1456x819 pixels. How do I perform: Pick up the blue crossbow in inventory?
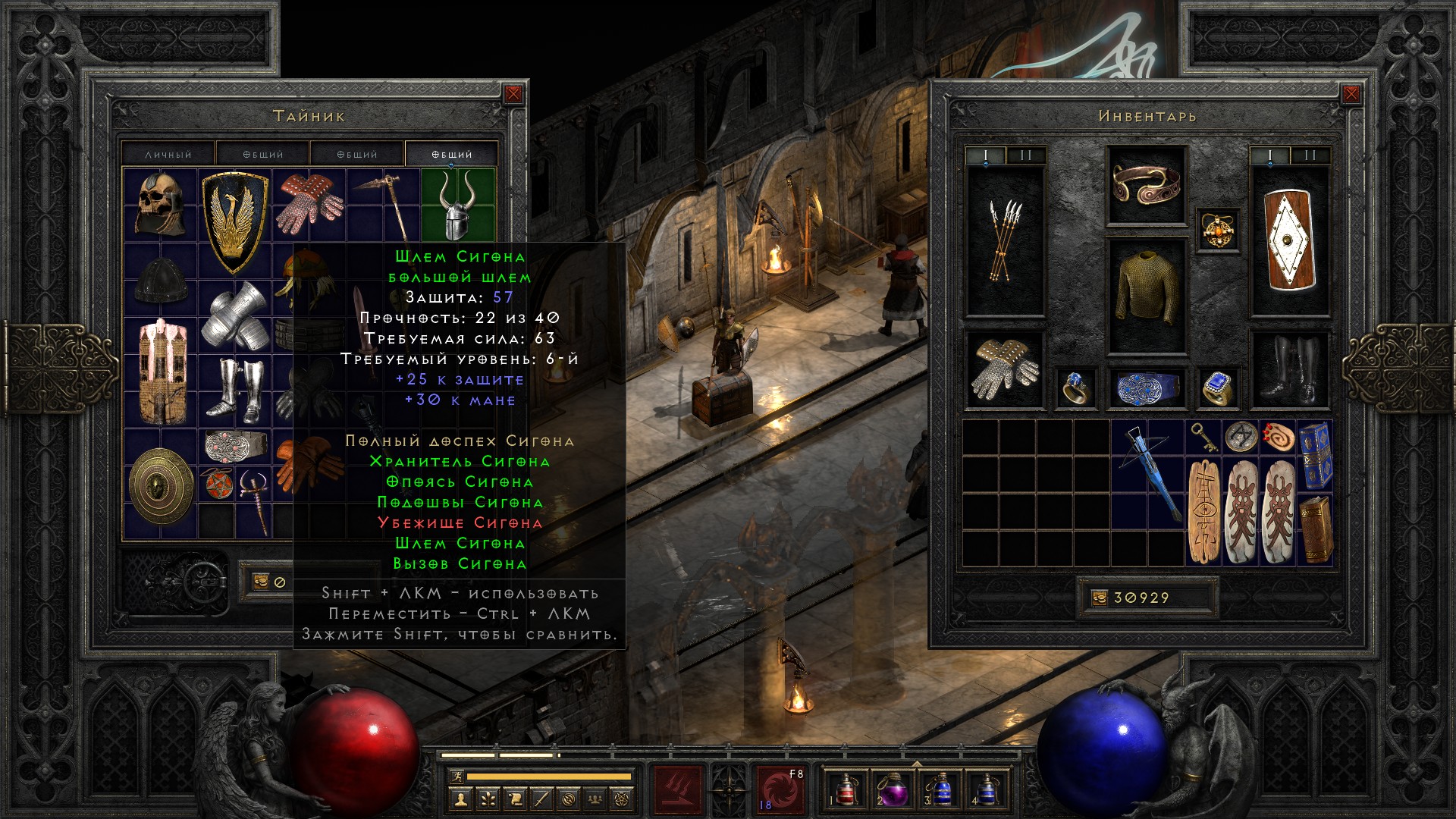pos(1148,474)
